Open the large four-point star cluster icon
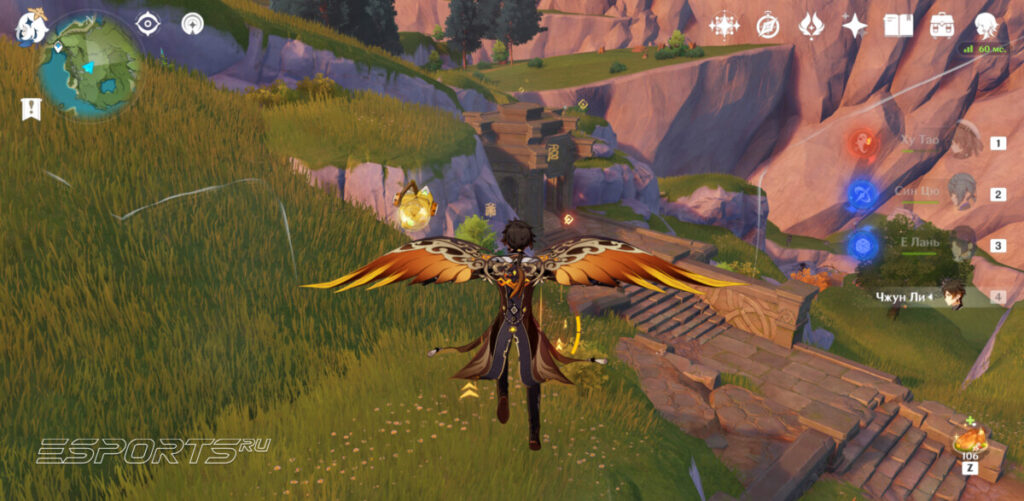1024x501 pixels. [x=724, y=25]
